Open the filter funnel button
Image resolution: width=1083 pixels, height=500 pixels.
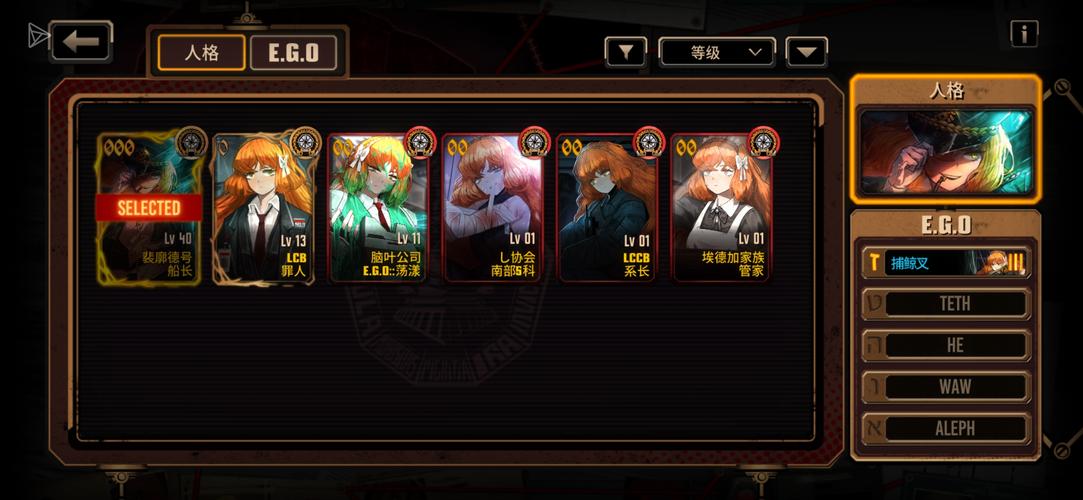click(626, 52)
